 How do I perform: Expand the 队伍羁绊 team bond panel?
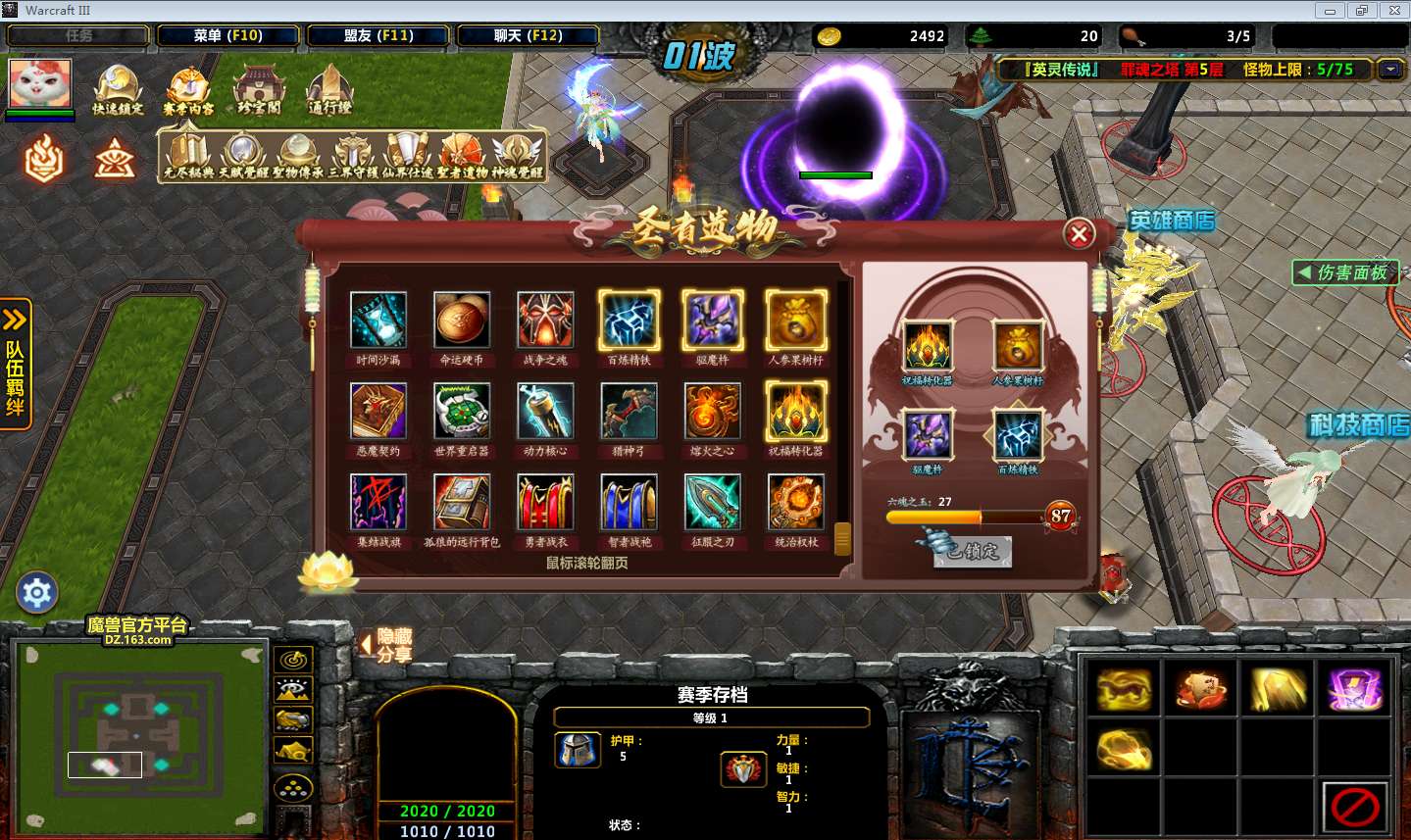coord(16,364)
